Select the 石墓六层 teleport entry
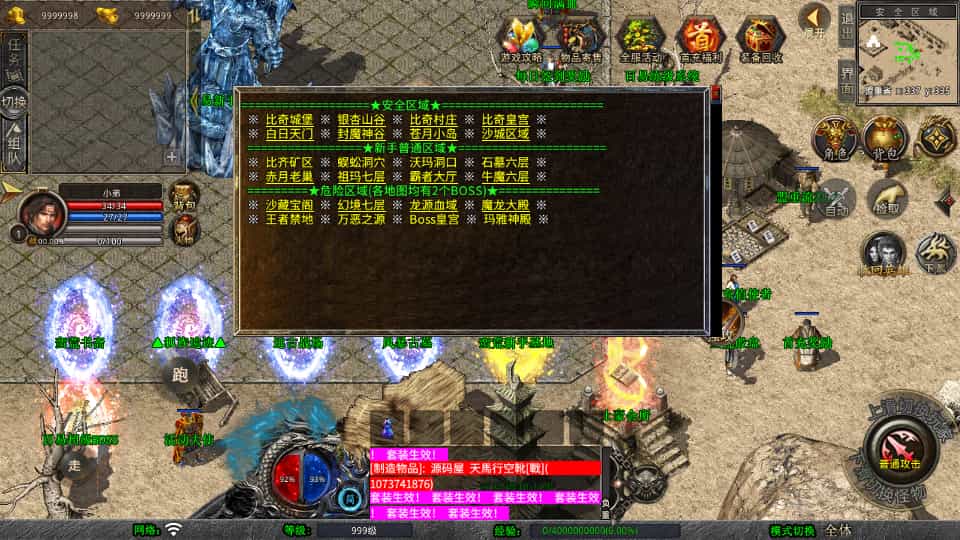This screenshot has width=960, height=540. 505,162
